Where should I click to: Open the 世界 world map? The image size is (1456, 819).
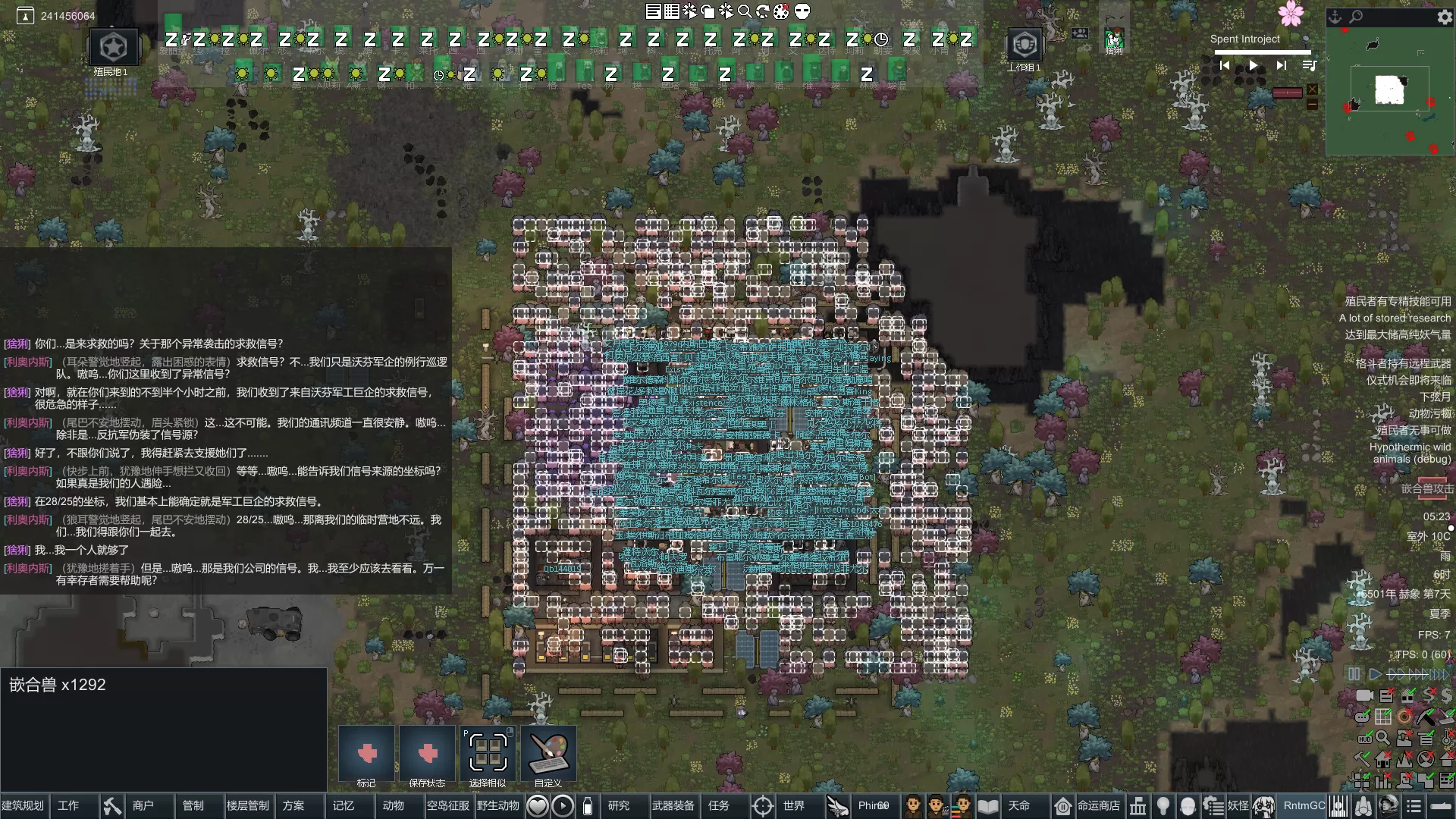(793, 805)
